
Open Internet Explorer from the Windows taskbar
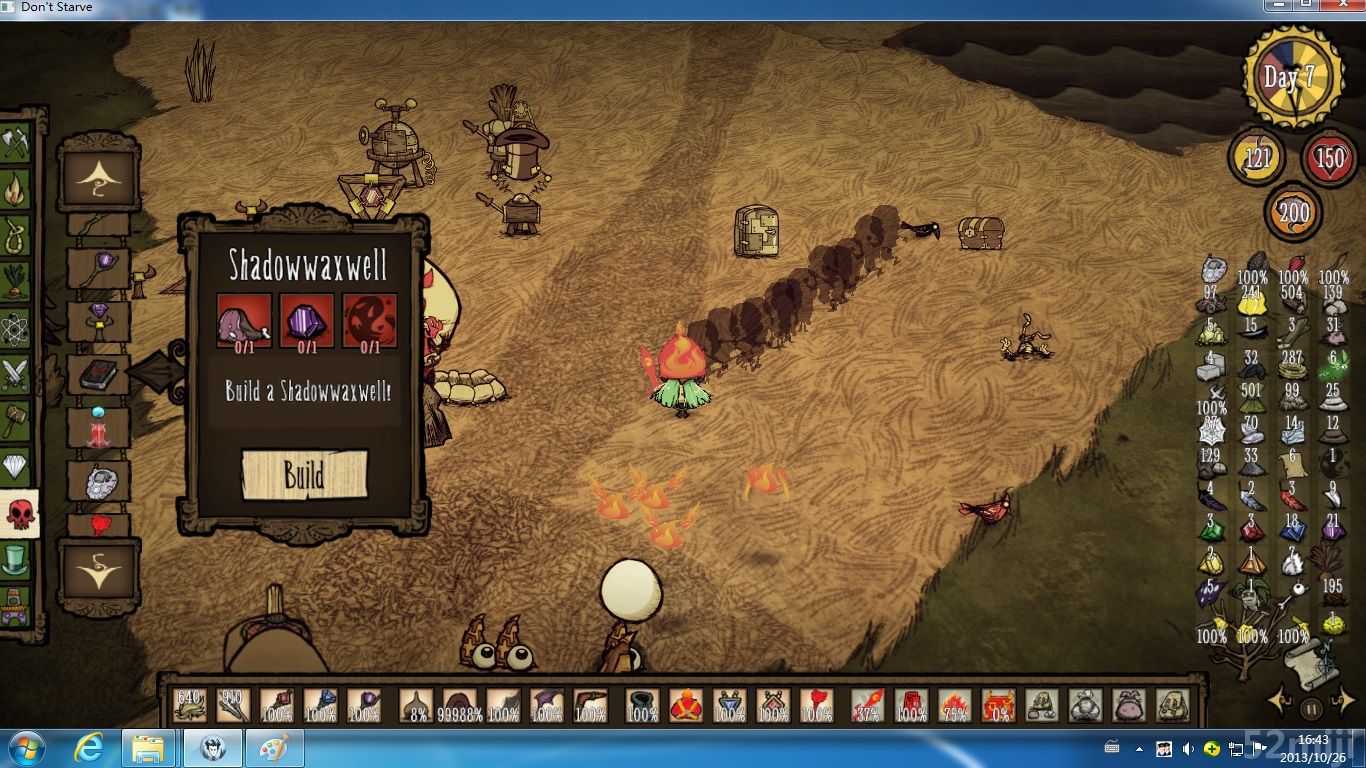point(89,747)
